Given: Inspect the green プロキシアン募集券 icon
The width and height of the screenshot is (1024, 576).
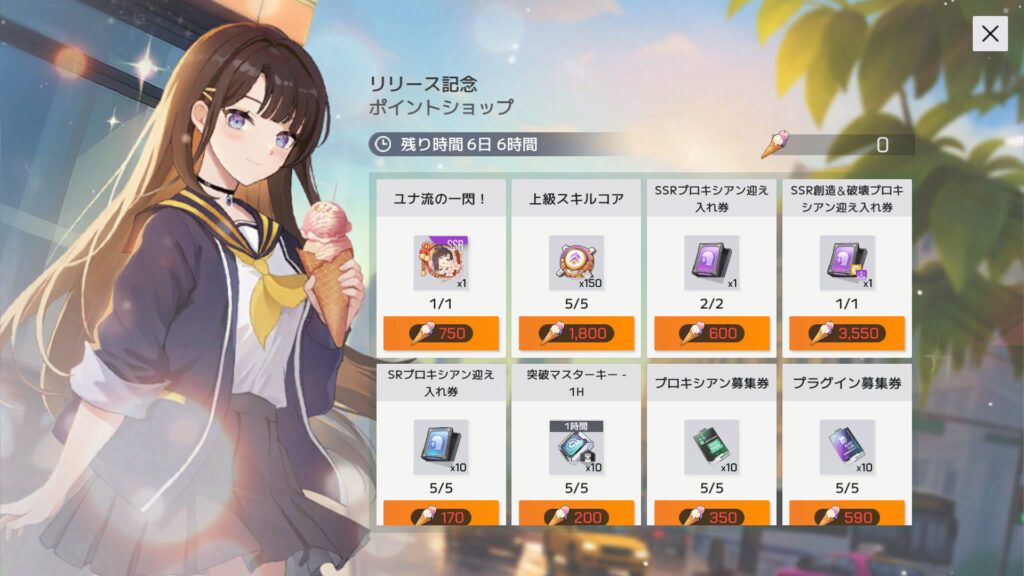Looking at the screenshot, I should (710, 447).
